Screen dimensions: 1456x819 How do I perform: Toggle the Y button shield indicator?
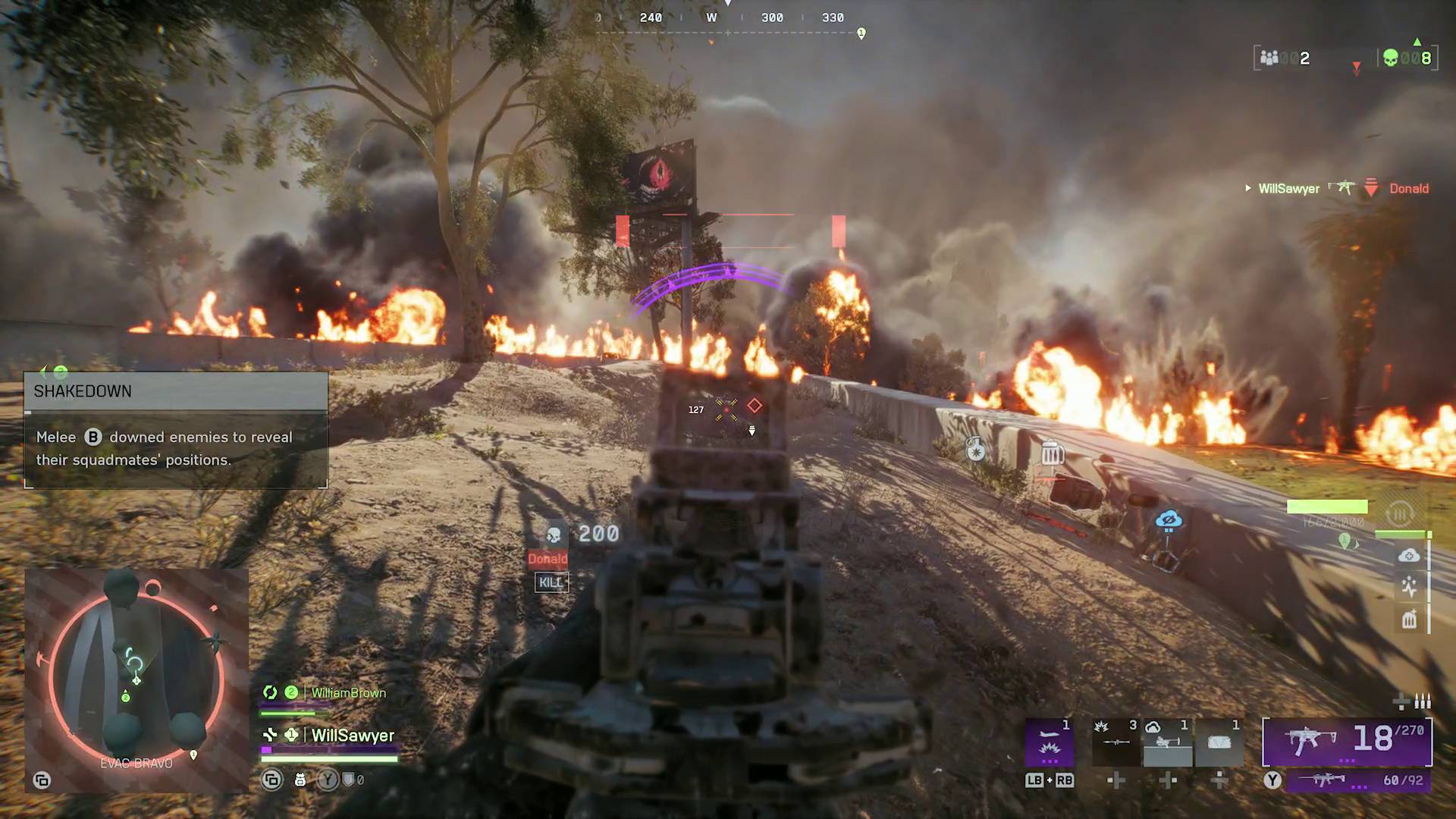tap(328, 779)
